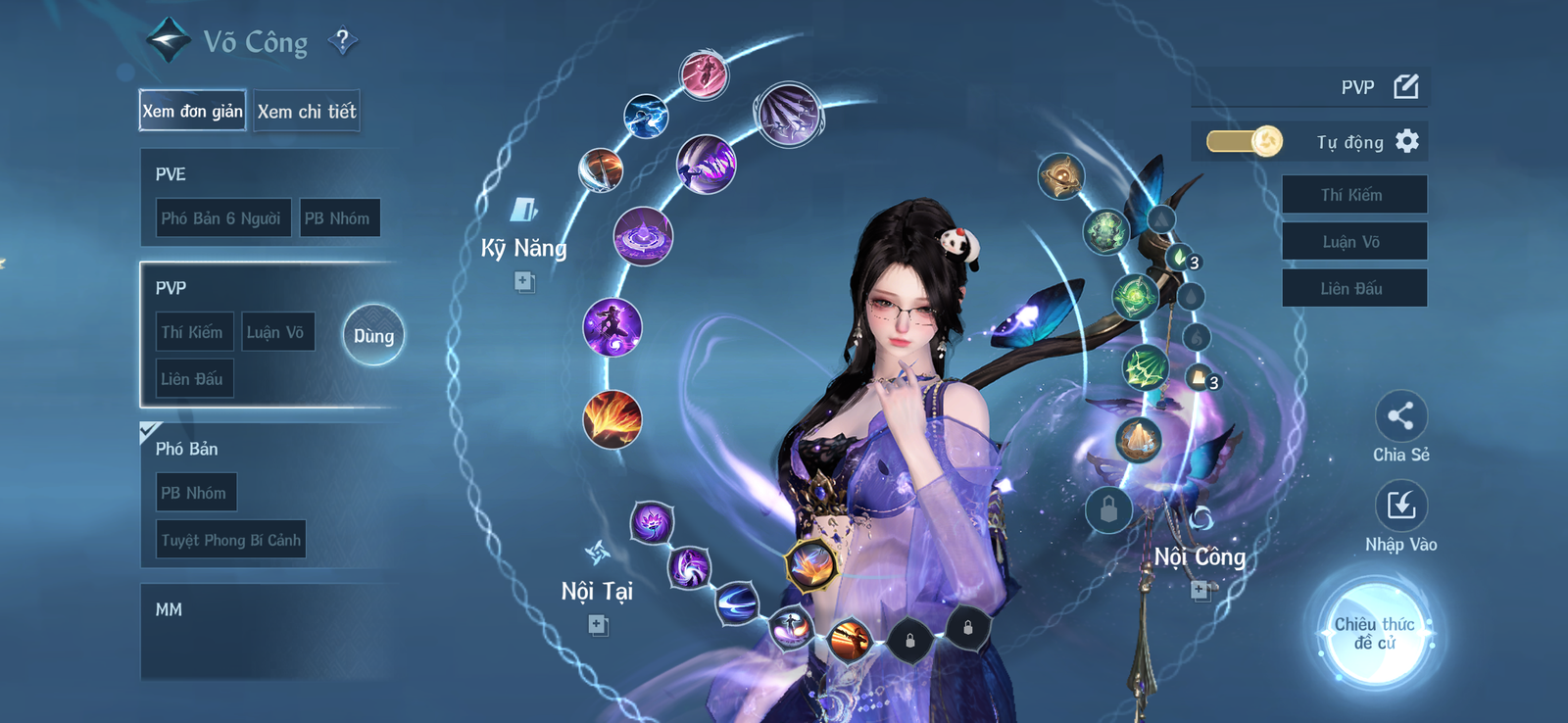Open the help question mark beside Võ Công
The width and height of the screenshot is (1568, 723).
point(342,39)
